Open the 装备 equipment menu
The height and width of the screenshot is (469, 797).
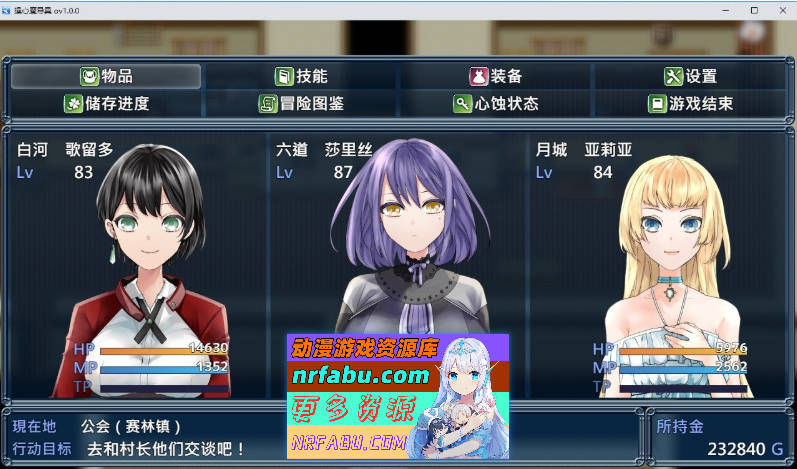tap(495, 76)
